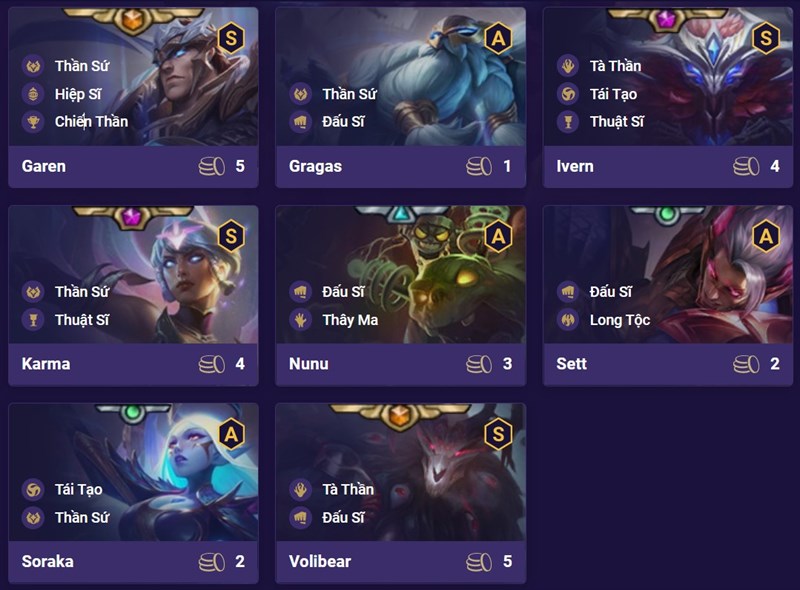Click Gragas's Đấu Sĩ trait
The height and width of the screenshot is (590, 800).
coord(343,122)
